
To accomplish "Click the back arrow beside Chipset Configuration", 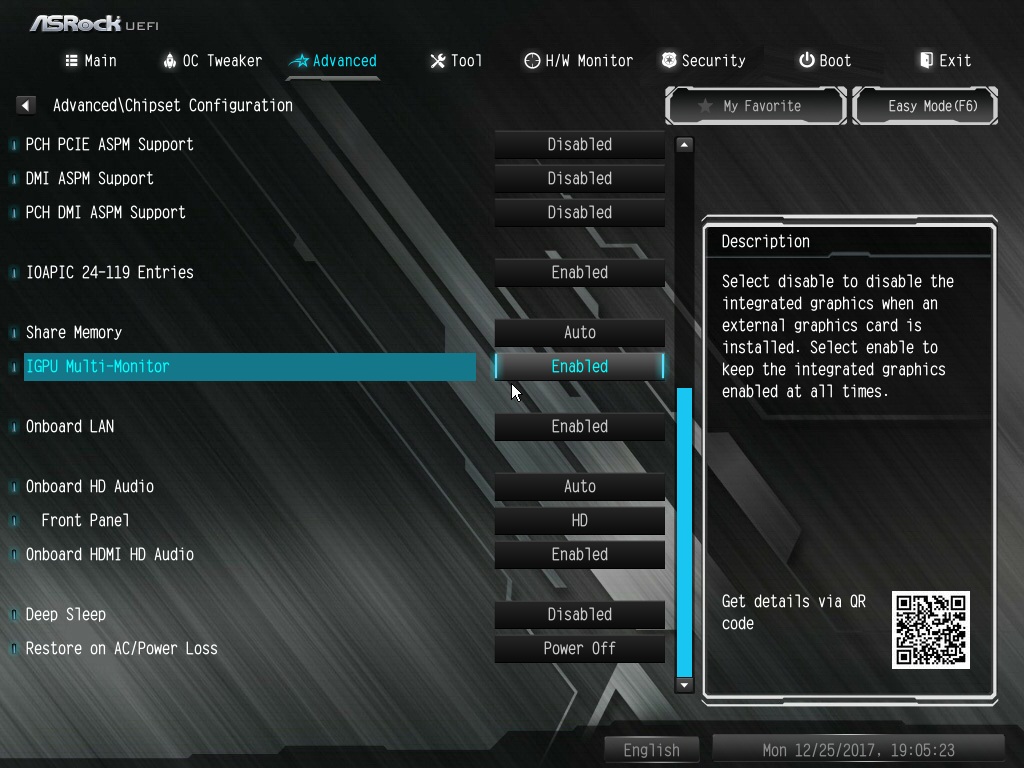I will coord(27,105).
